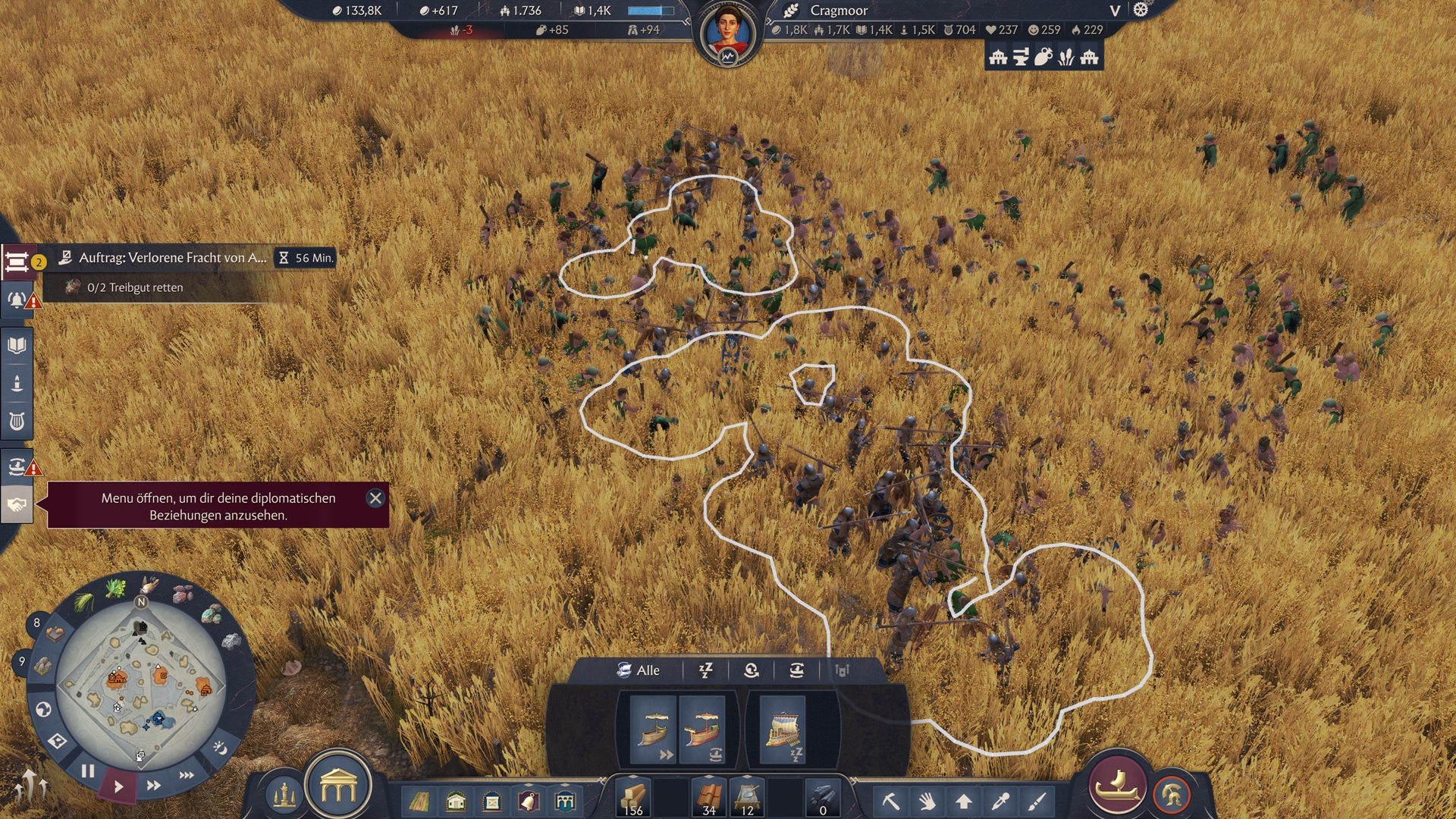Open the military helmet button
Image resolution: width=1456 pixels, height=819 pixels.
[x=1172, y=795]
